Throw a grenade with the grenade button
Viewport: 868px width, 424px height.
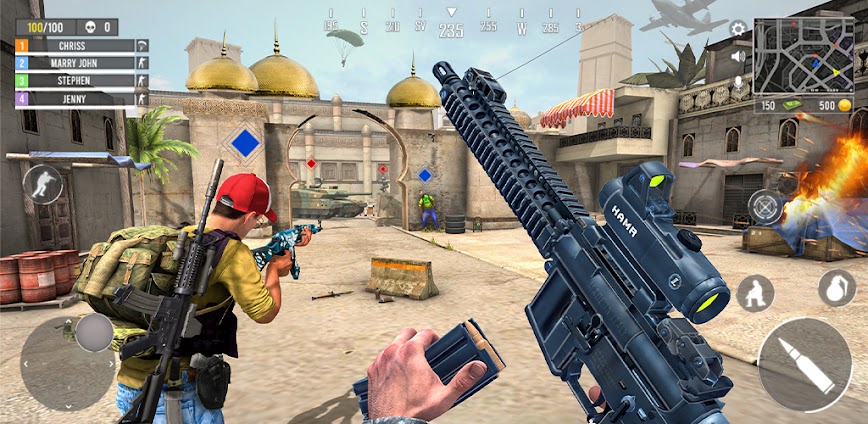coord(837,288)
